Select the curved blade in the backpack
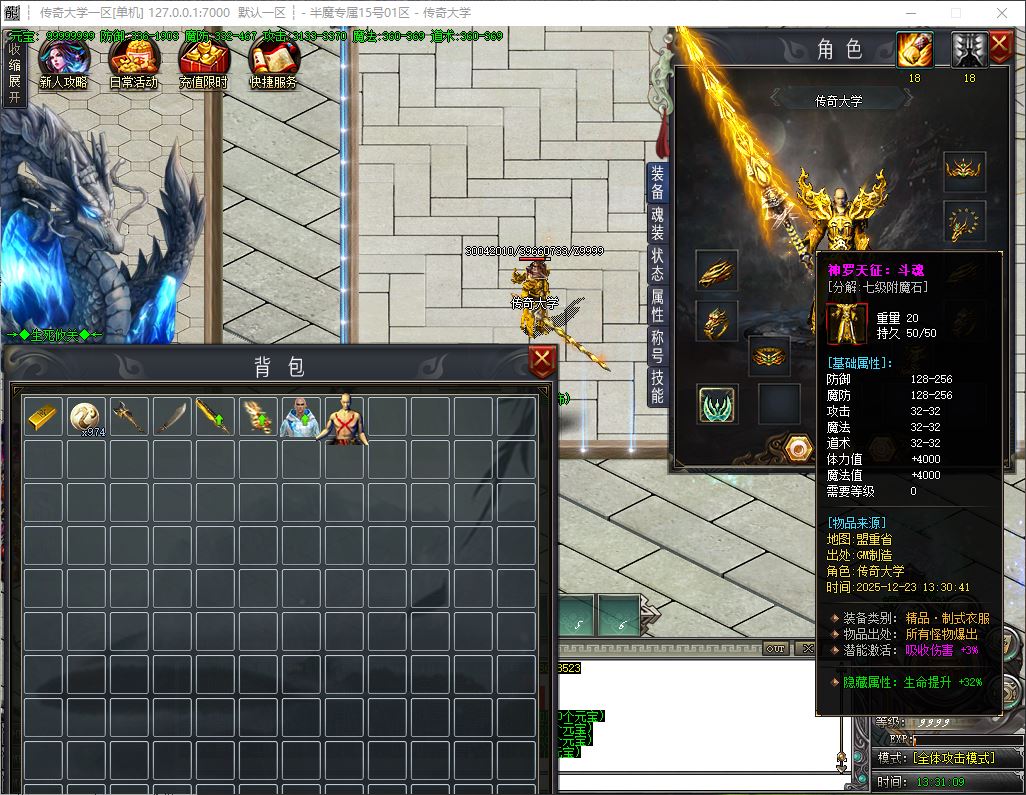 [173, 417]
